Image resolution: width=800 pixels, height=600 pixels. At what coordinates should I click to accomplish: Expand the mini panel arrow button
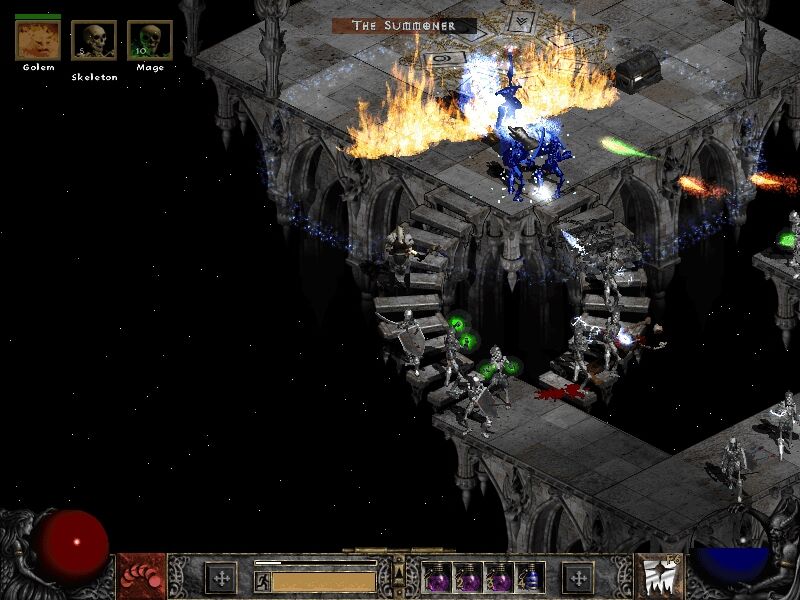coord(400,573)
